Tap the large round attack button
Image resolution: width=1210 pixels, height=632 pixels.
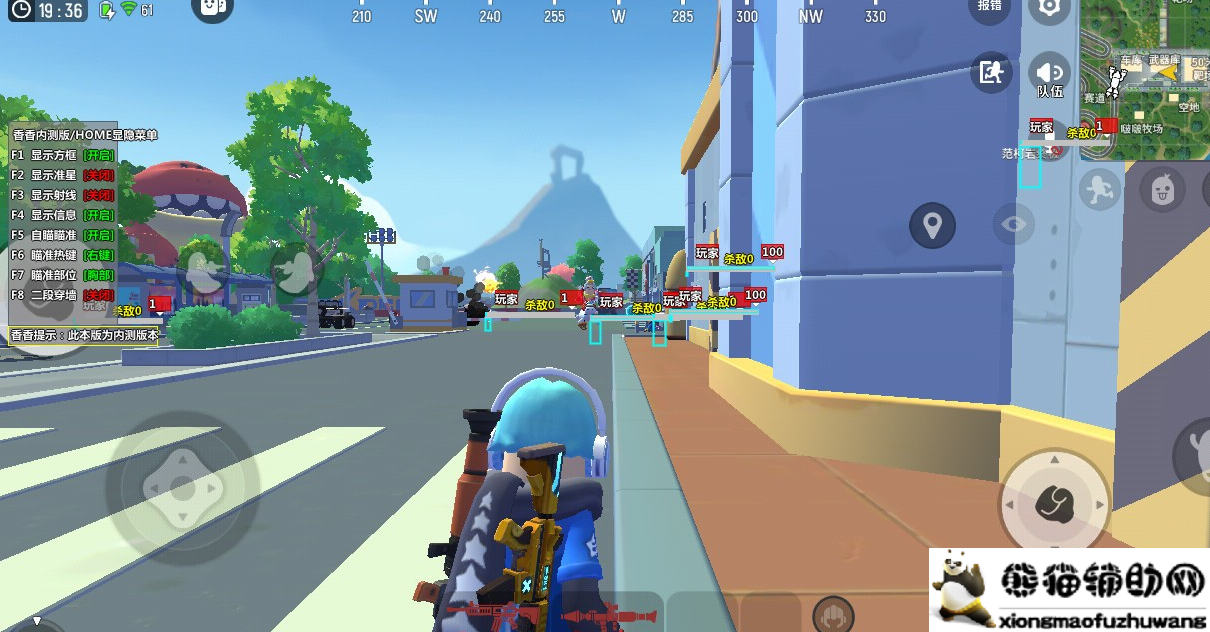click(x=1054, y=500)
